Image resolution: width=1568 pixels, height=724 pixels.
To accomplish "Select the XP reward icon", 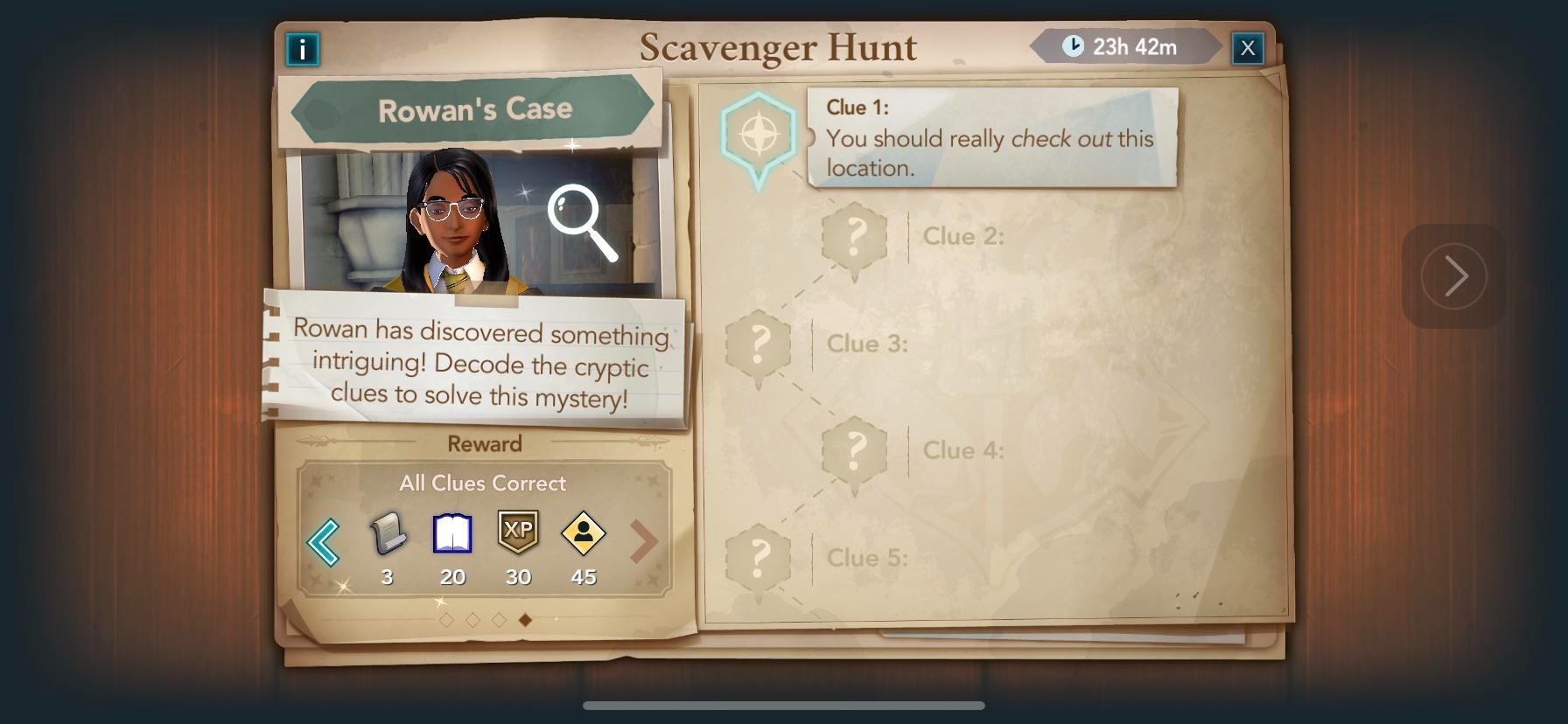I will 518,532.
